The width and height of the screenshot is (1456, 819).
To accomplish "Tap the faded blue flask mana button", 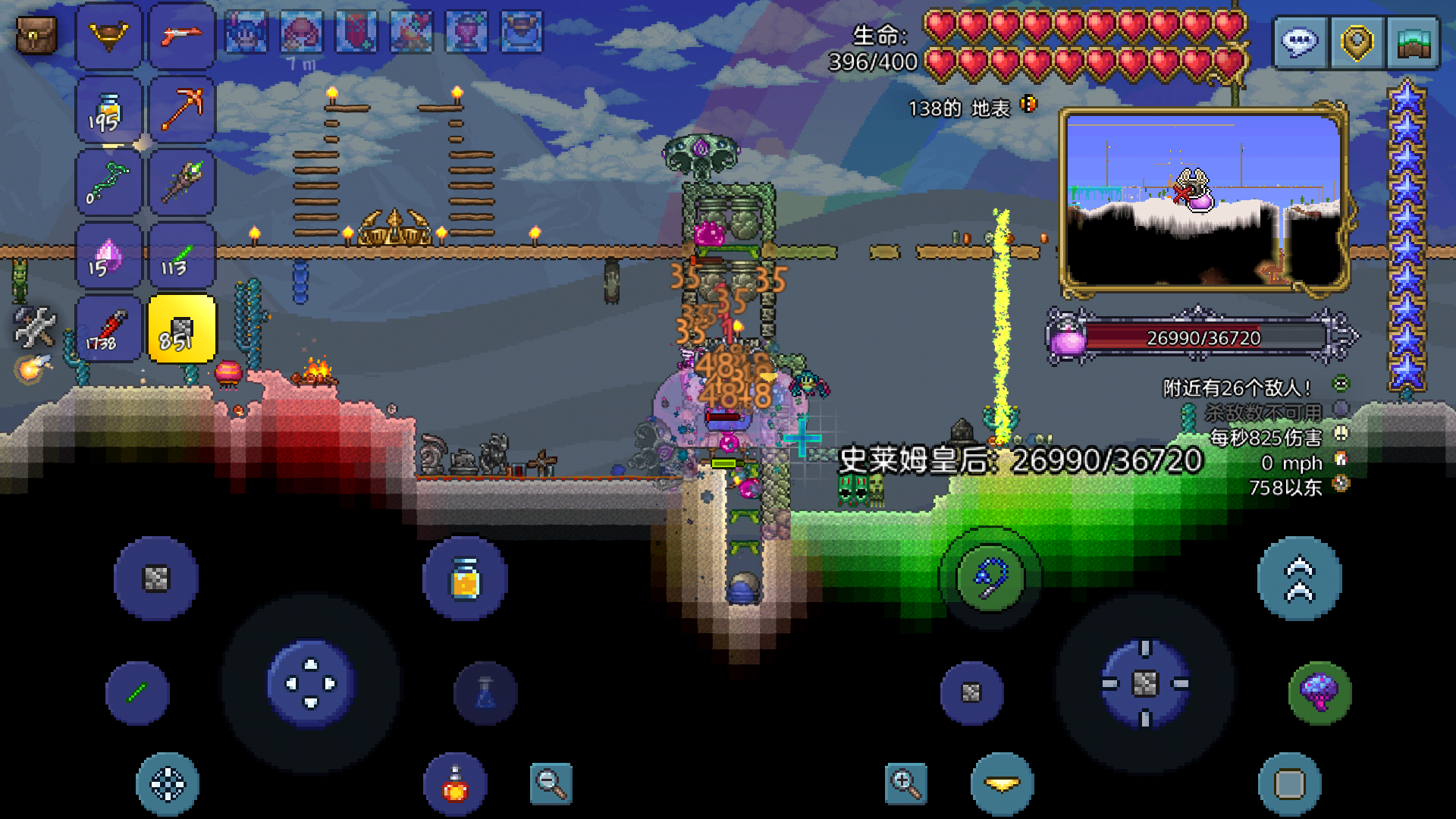I will 485,693.
